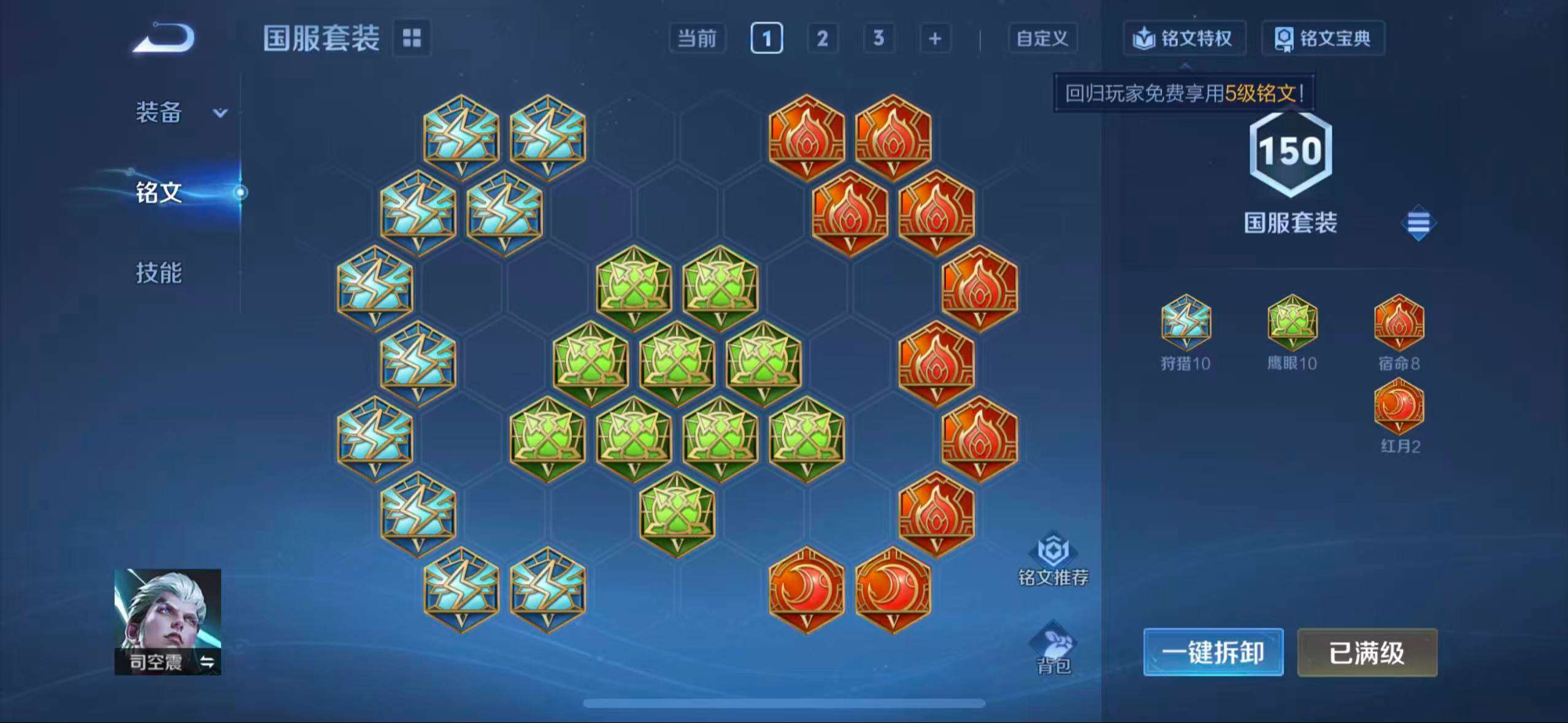Collapse the 装备 section via its chevron
The image size is (1568, 723).
(221, 113)
